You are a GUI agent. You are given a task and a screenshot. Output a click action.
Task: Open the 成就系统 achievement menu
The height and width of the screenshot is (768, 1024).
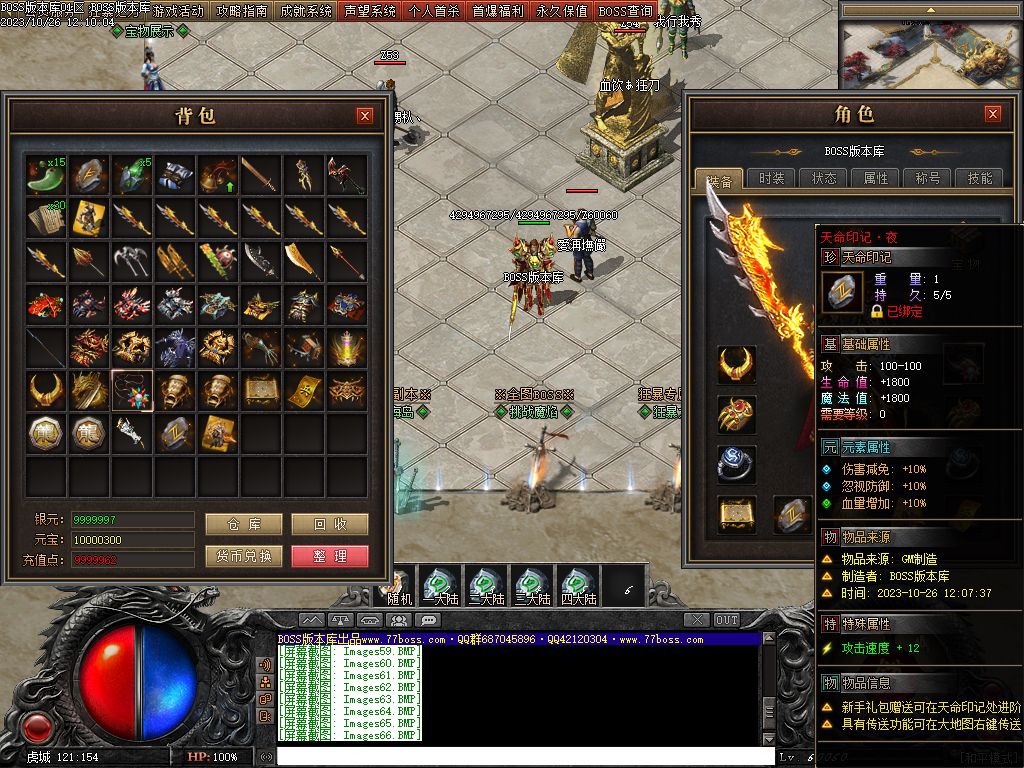coord(306,11)
